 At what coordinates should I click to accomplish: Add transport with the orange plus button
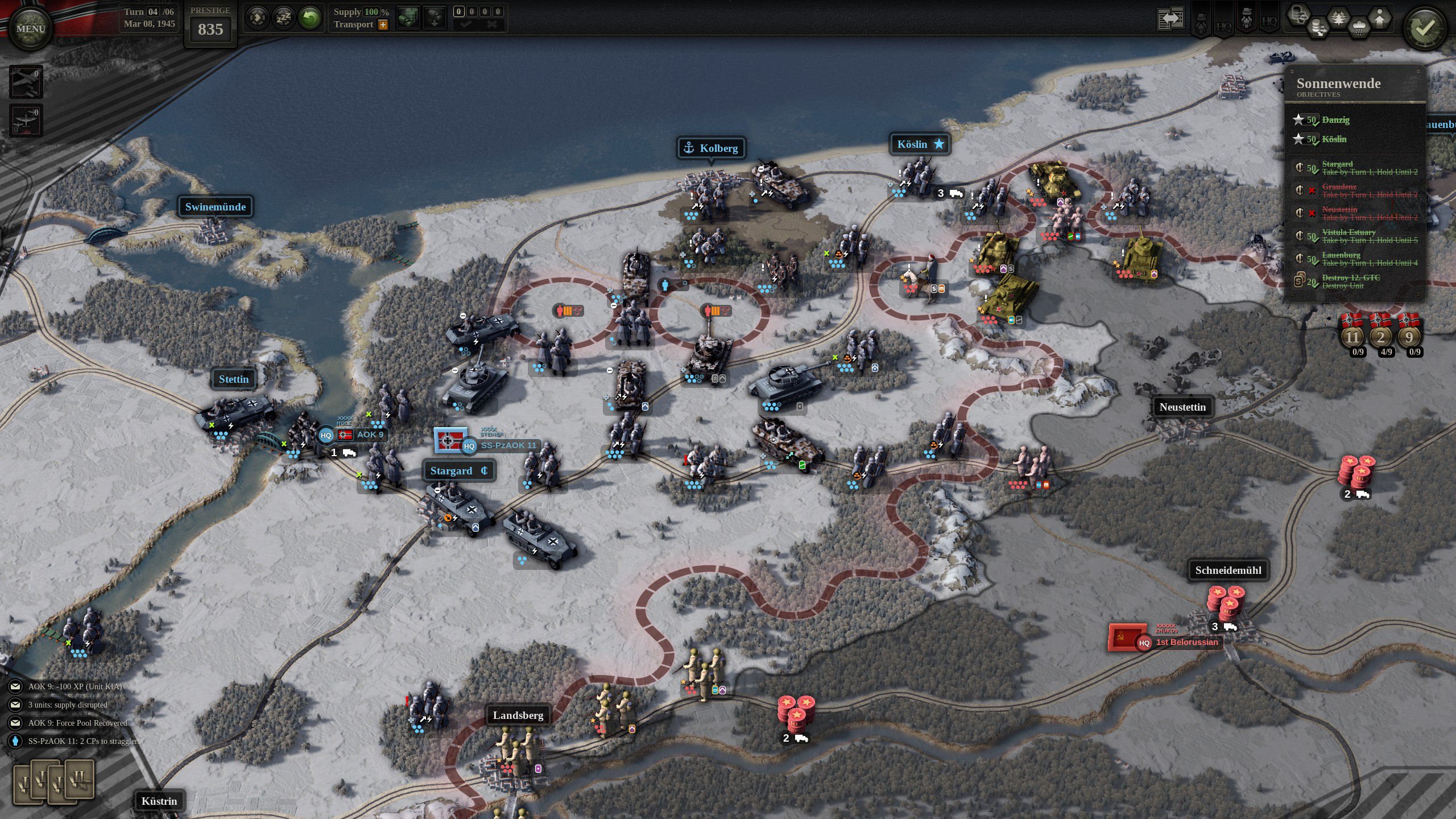pos(383,24)
